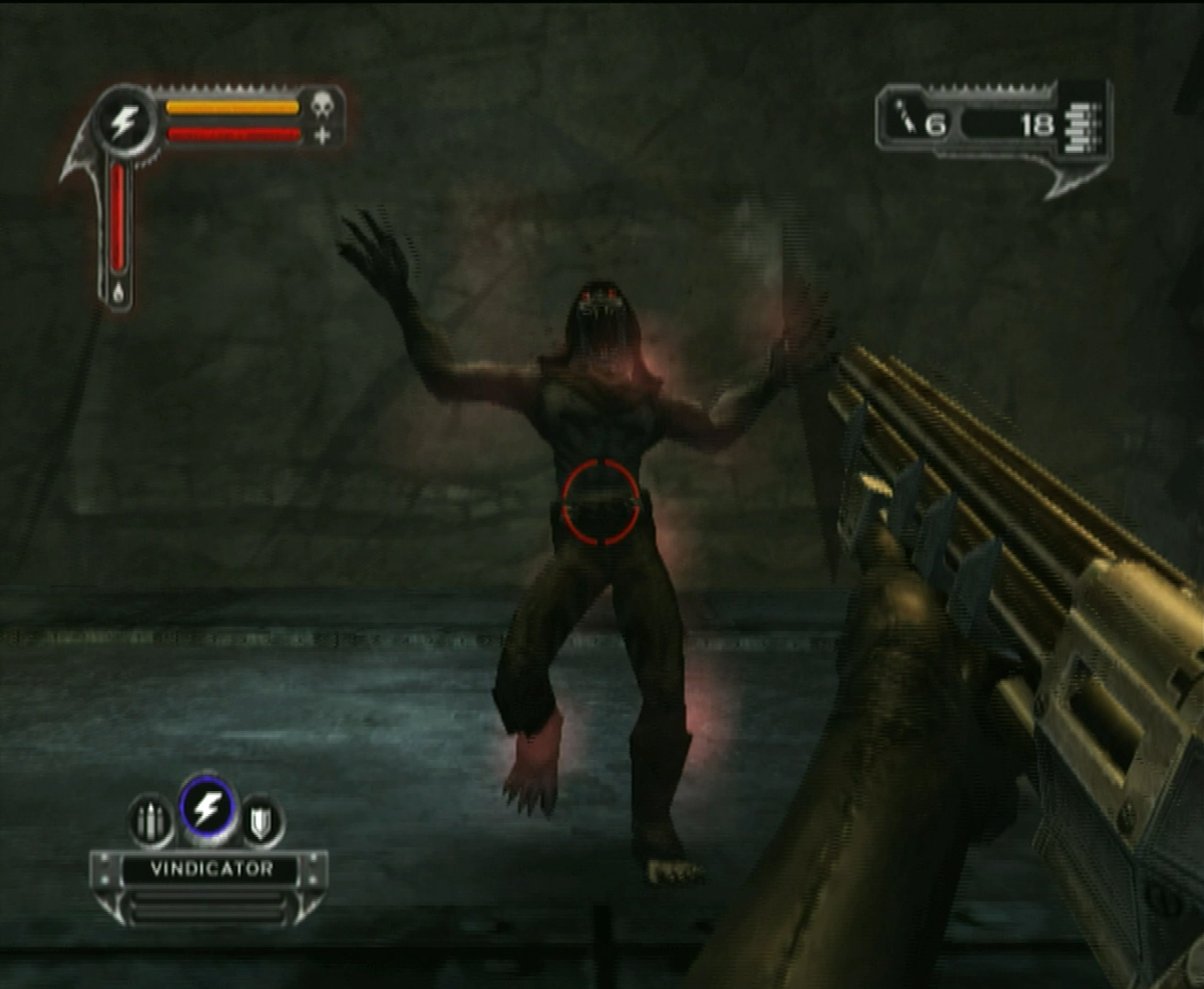1204x989 pixels.
Task: Select the lightning bolt power with the purple ring
Action: click(209, 809)
